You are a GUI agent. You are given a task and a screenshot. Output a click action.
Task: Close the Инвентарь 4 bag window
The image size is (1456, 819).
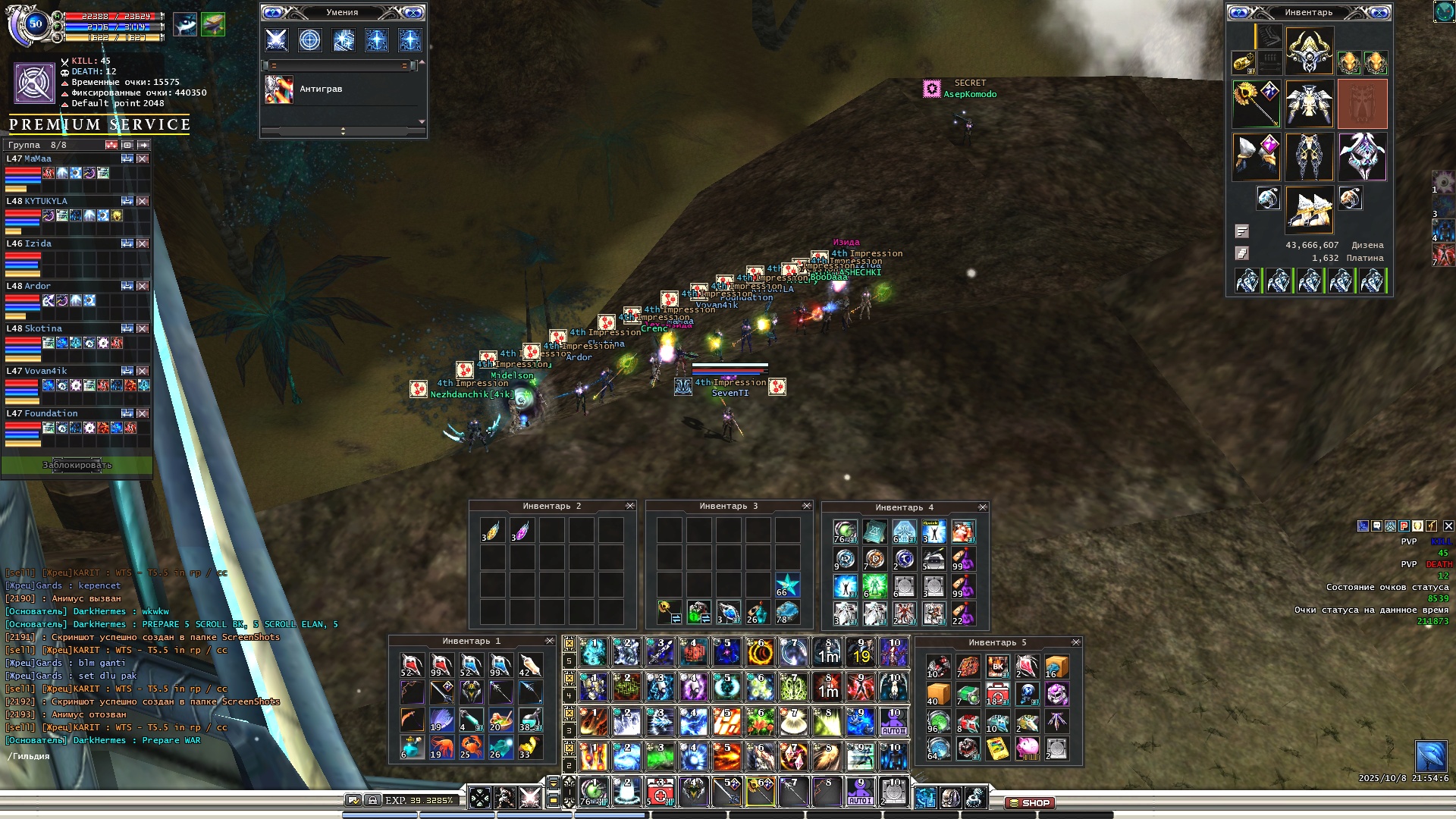(983, 507)
